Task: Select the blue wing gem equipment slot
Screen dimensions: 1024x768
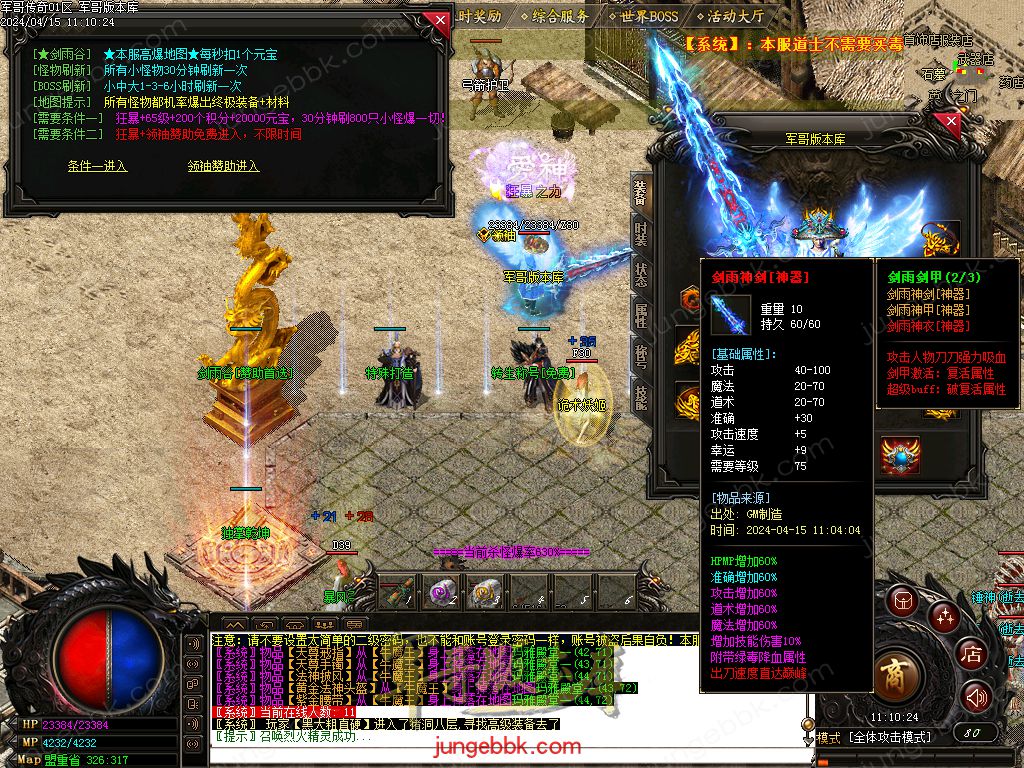Action: [x=900, y=455]
